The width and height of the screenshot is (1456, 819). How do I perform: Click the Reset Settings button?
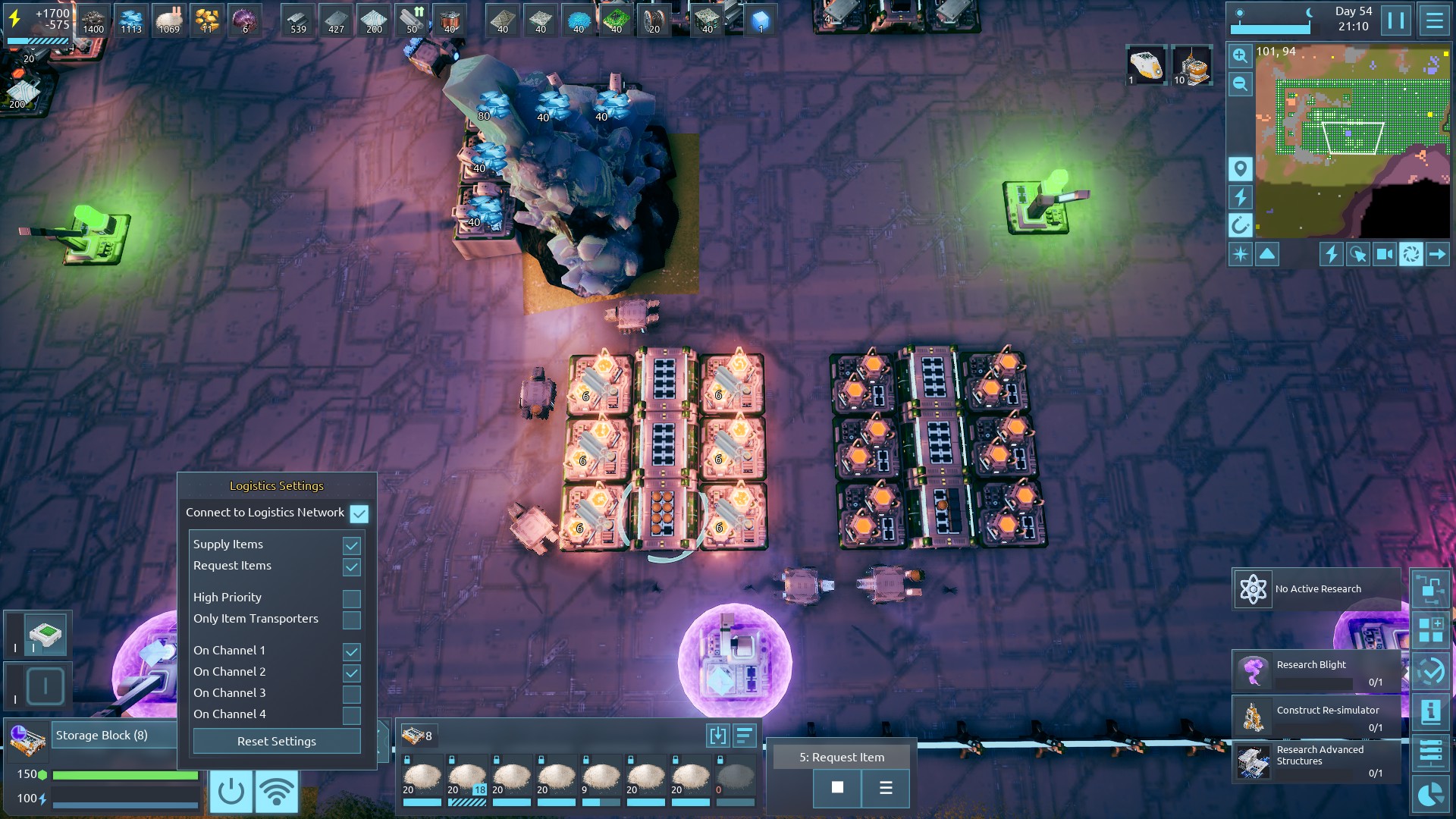pyautogui.click(x=277, y=741)
